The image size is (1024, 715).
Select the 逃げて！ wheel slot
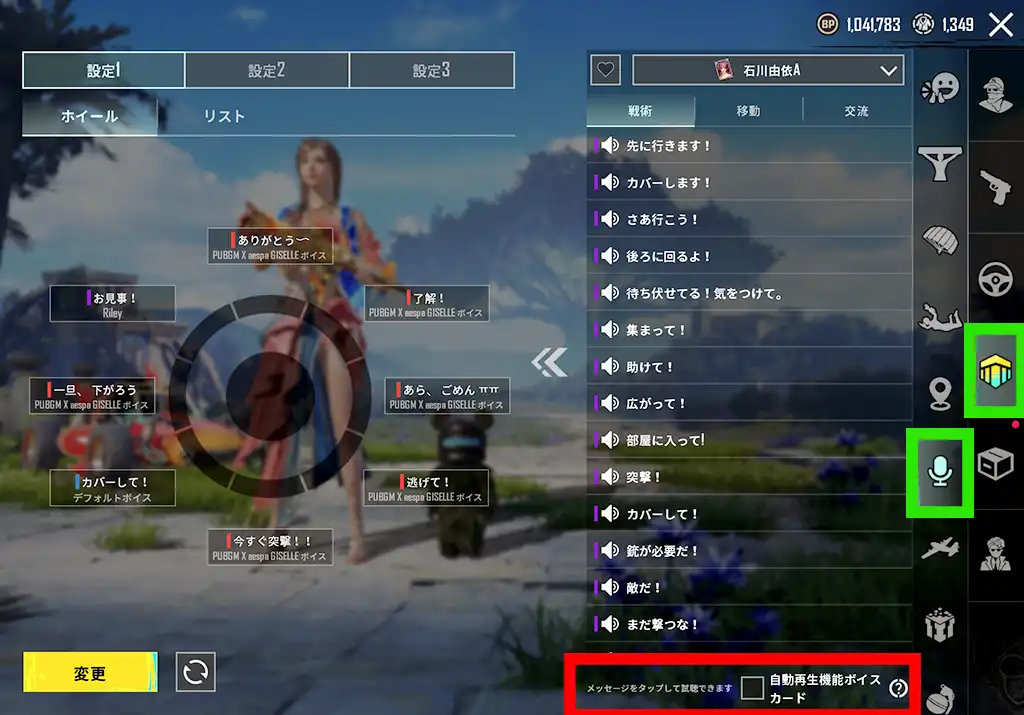click(x=425, y=488)
